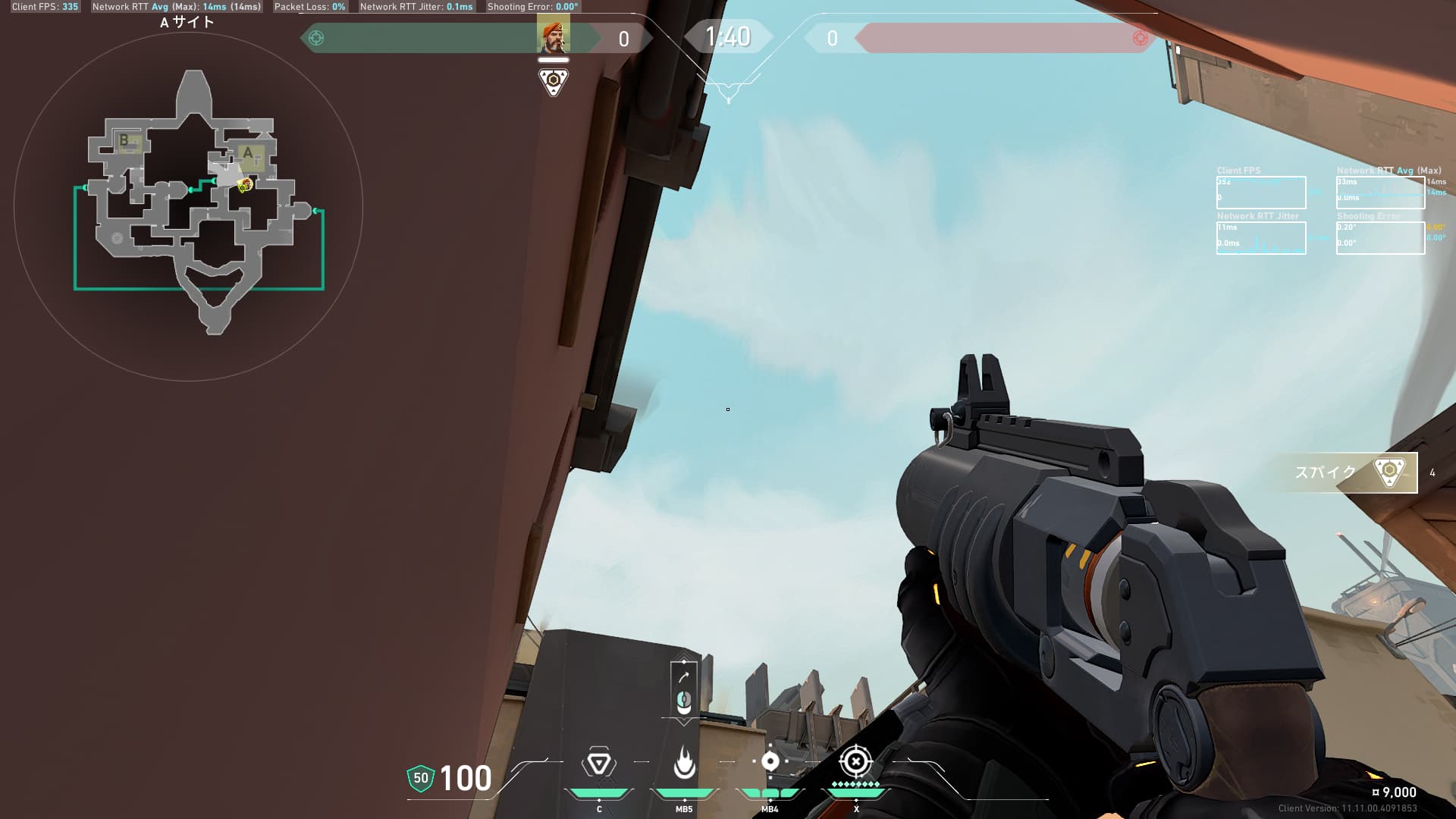Select the A site marker on minimap
The height and width of the screenshot is (819, 1456).
[249, 154]
